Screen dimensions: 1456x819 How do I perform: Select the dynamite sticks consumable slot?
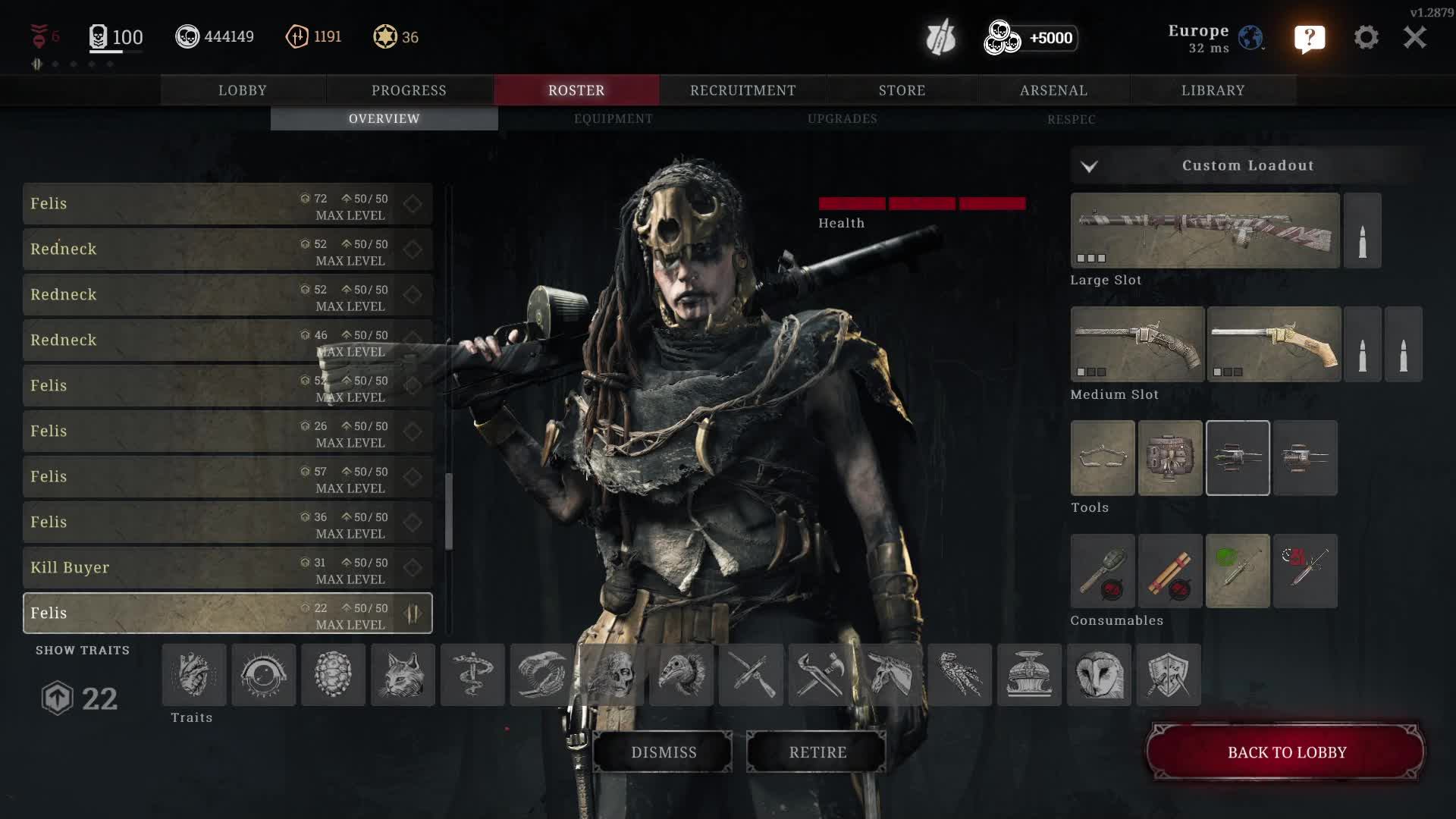pyautogui.click(x=1170, y=571)
